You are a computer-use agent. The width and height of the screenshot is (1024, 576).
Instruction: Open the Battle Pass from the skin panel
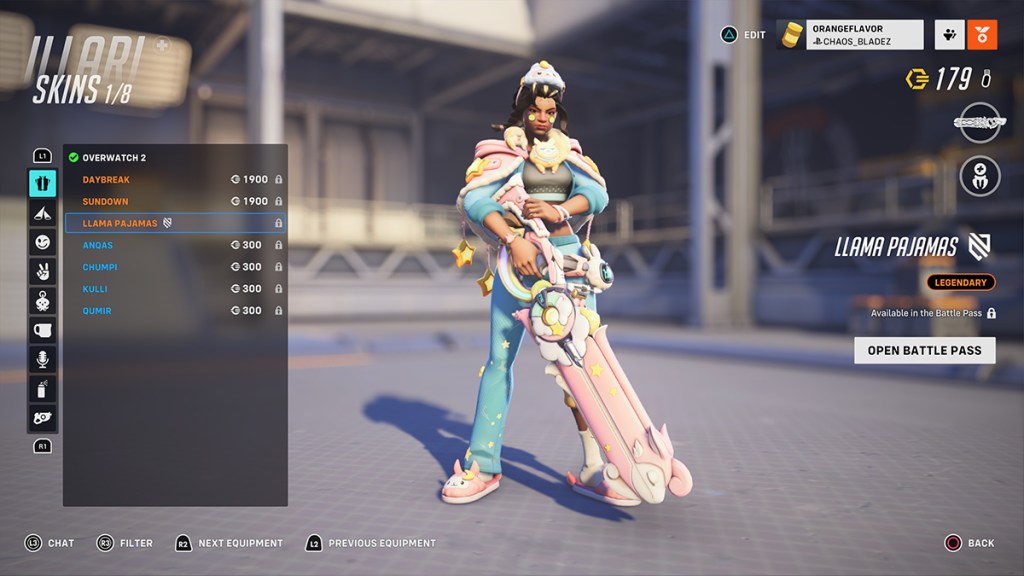pyautogui.click(x=924, y=350)
